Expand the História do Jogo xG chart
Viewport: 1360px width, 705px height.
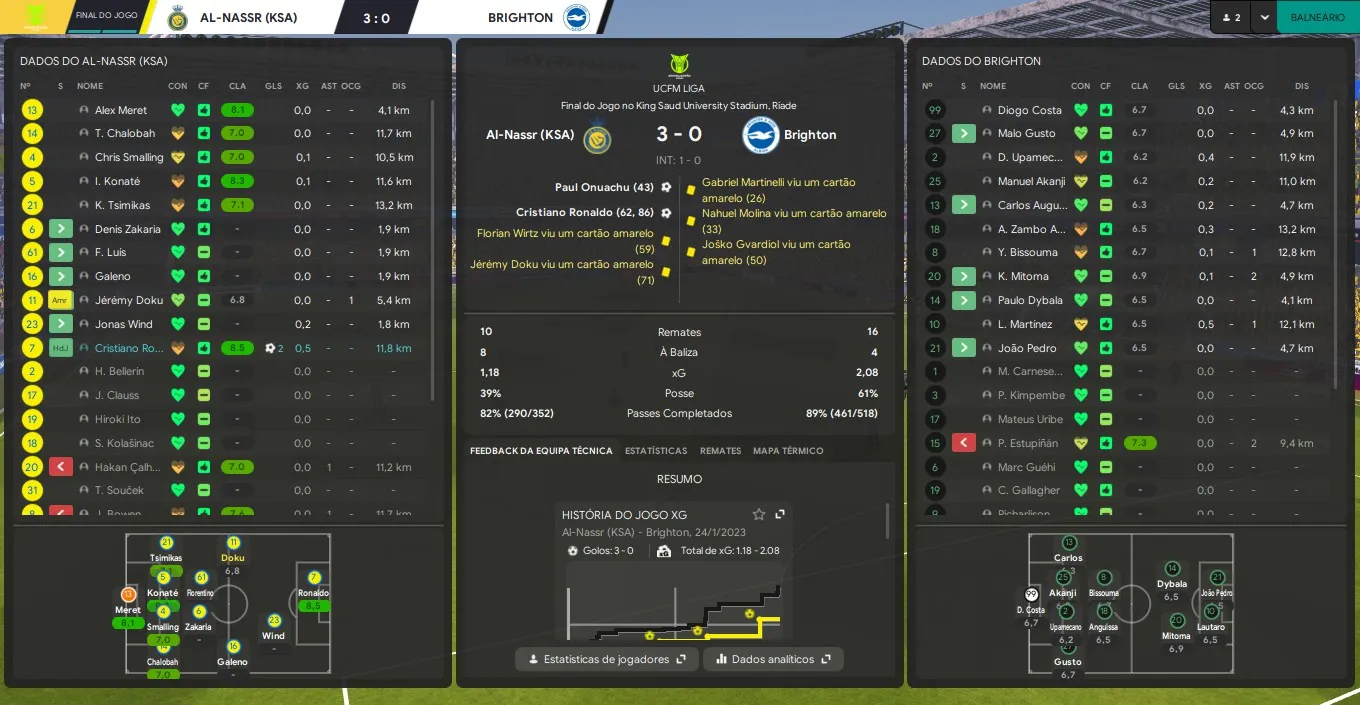780,514
